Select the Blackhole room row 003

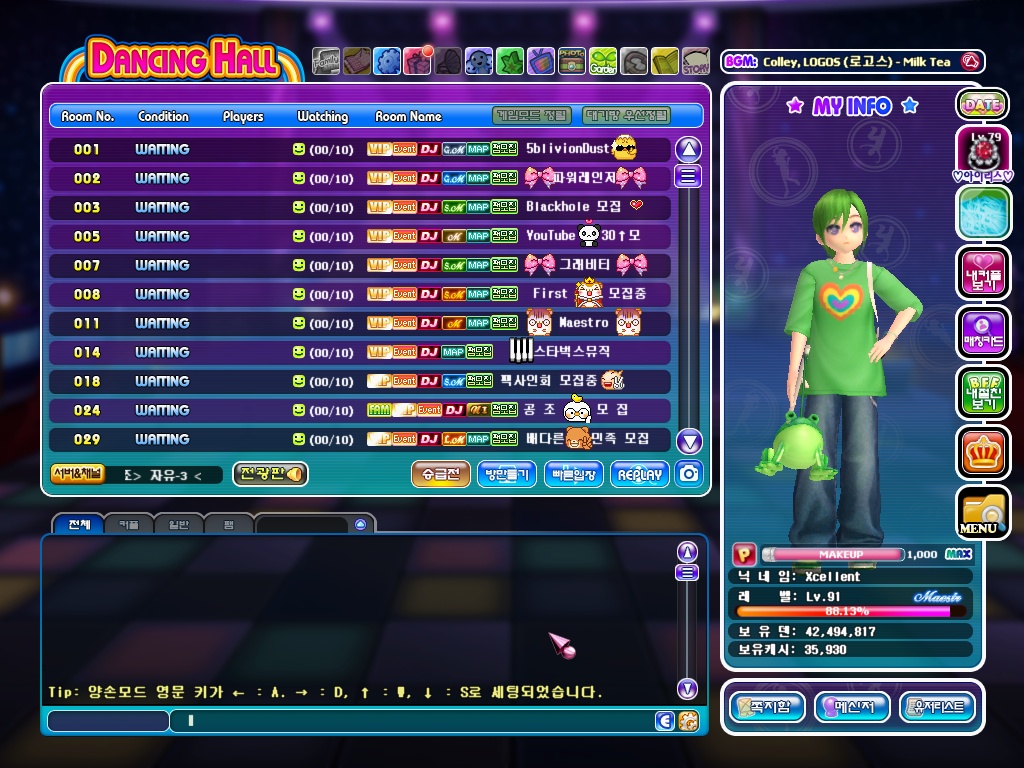click(x=360, y=207)
